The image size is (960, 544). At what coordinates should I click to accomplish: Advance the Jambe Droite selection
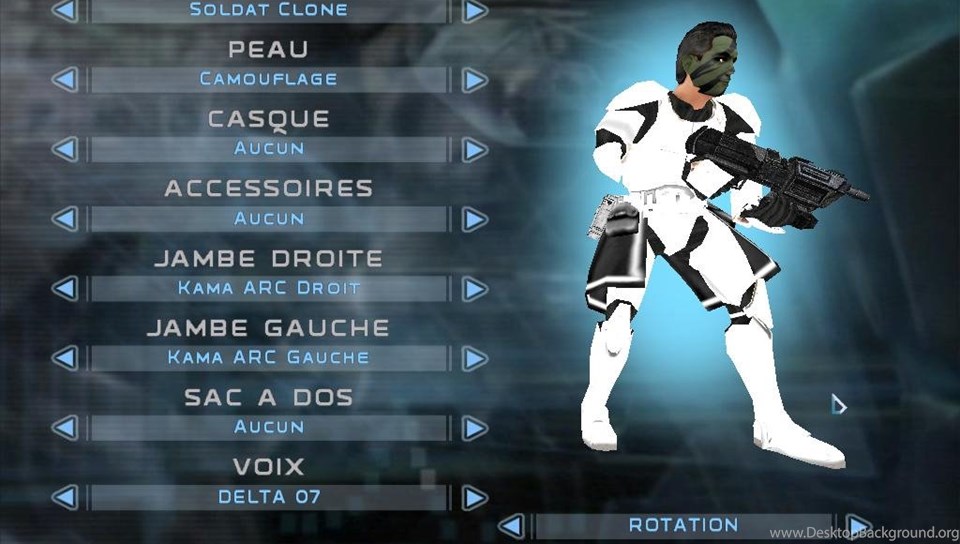(475, 289)
